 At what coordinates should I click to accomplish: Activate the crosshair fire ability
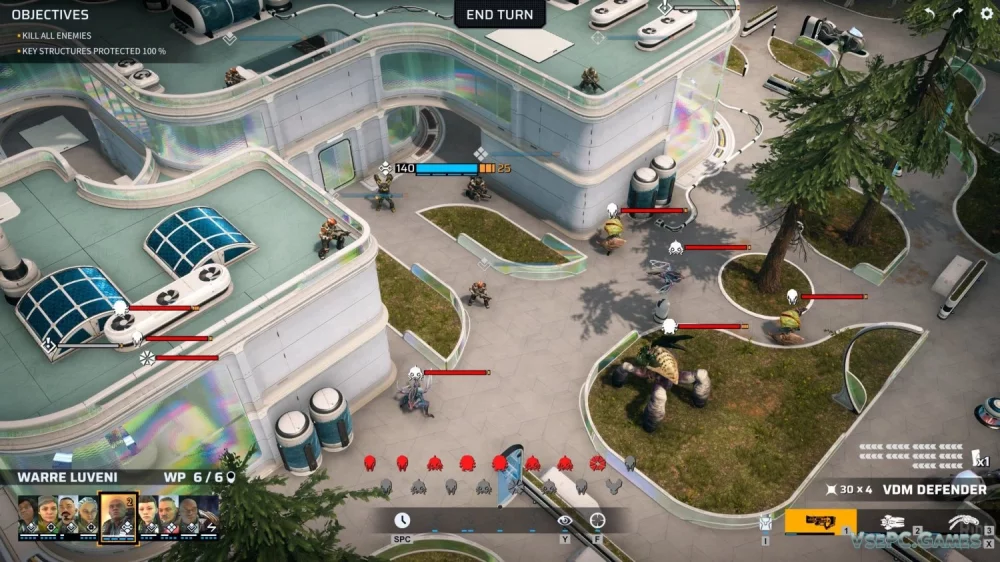coord(598,520)
